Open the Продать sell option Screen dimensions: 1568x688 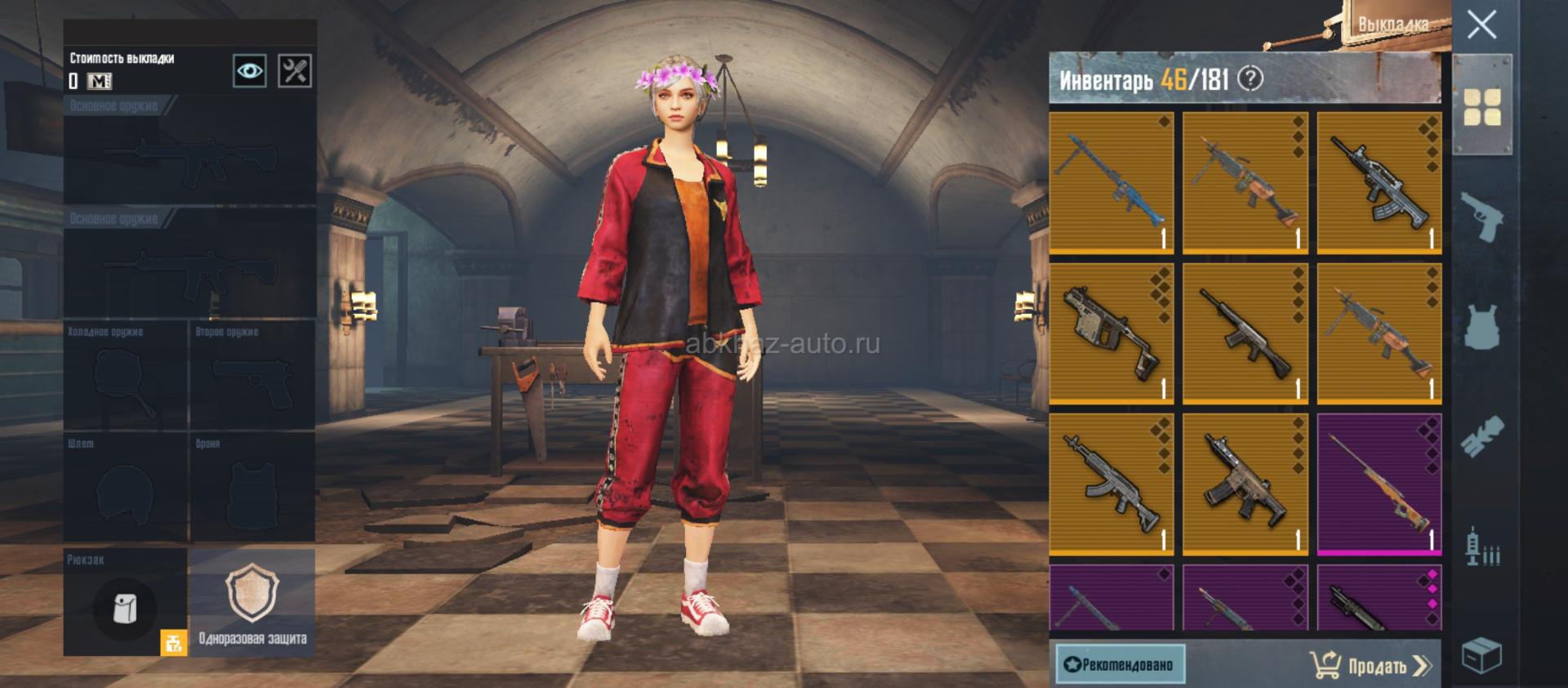[x=1372, y=665]
